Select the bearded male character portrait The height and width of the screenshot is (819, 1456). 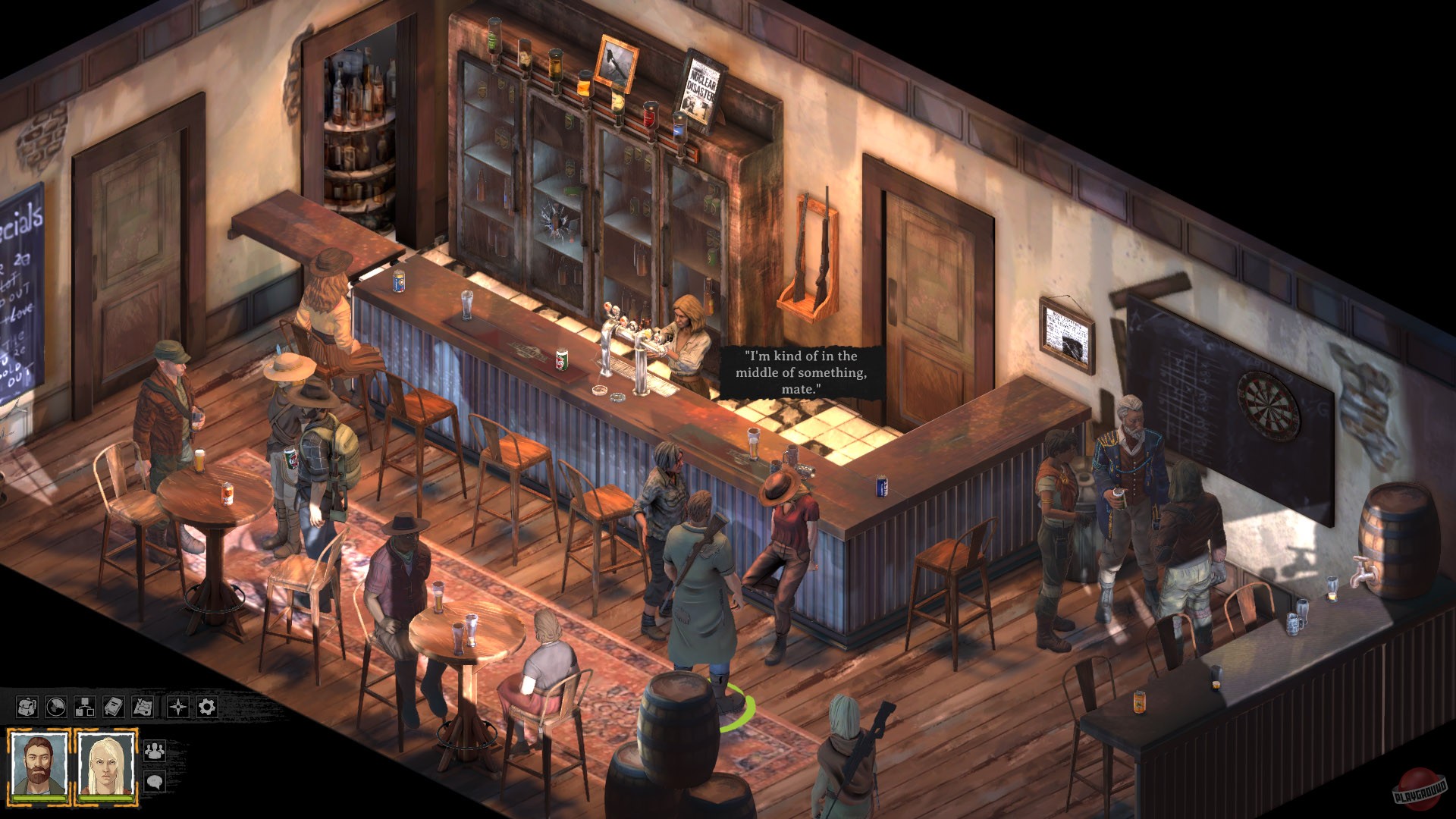pos(39,762)
